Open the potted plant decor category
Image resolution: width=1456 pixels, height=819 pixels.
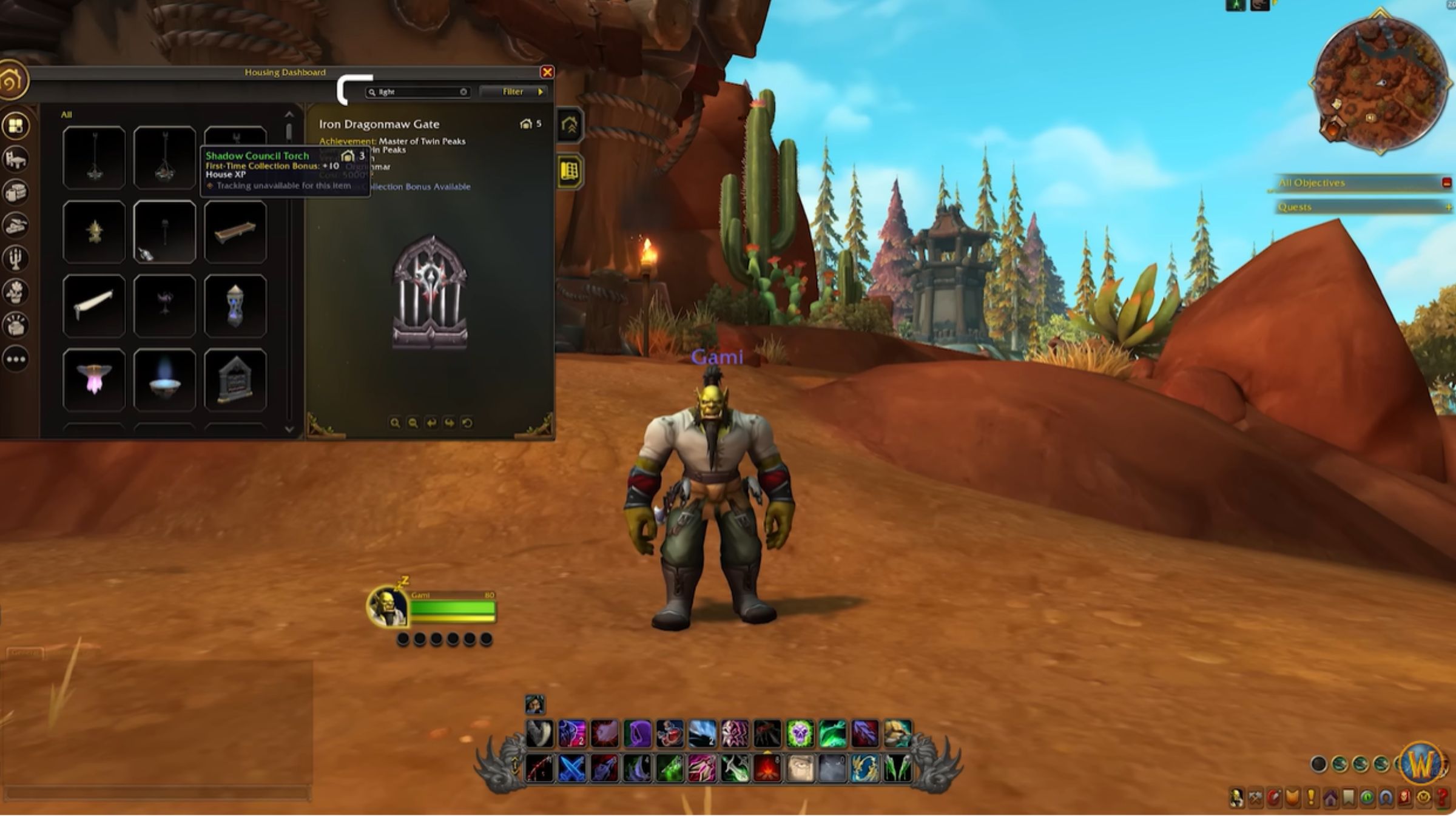[16, 292]
